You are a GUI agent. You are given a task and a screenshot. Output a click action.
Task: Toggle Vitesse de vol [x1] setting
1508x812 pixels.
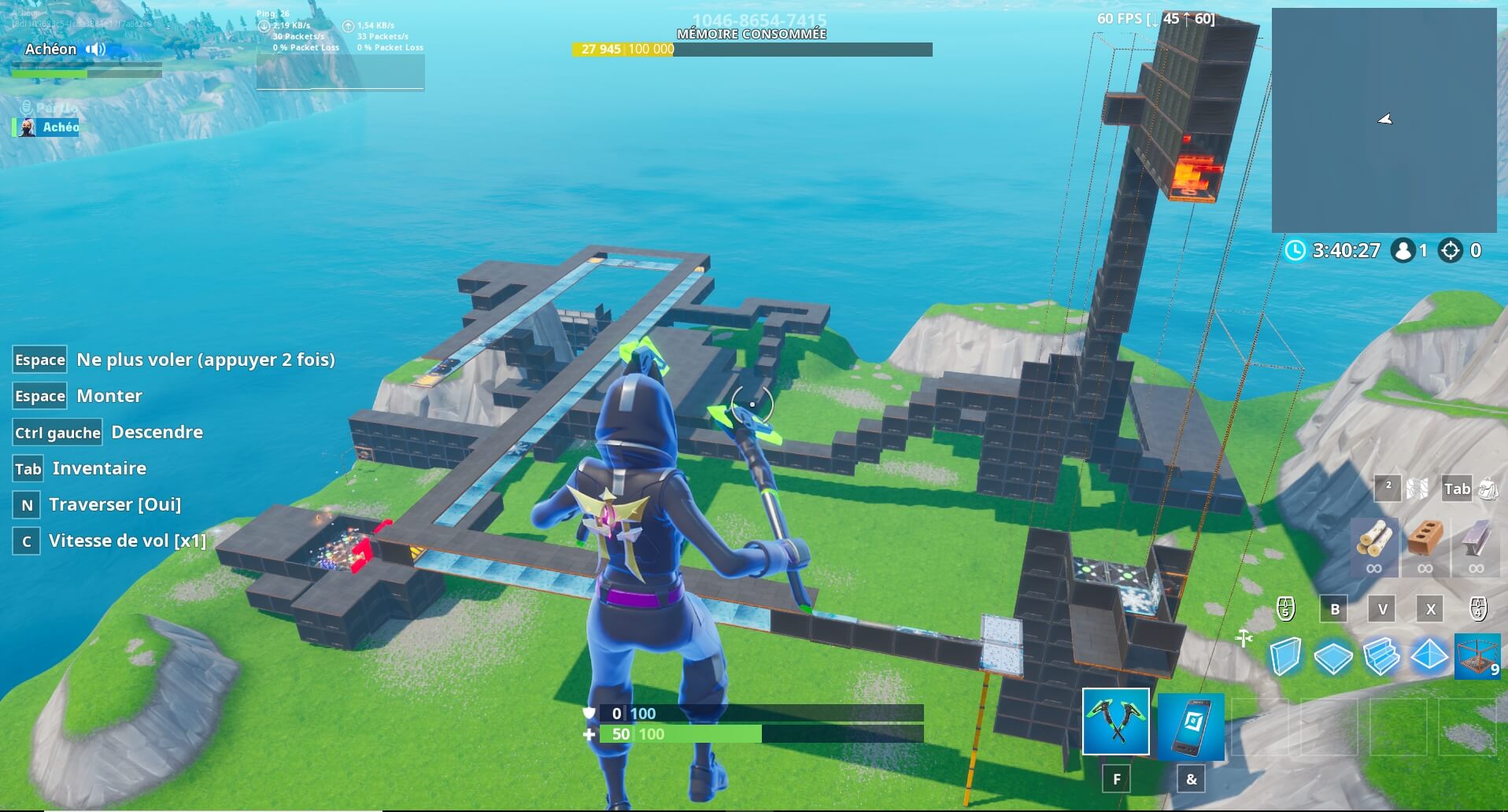[126, 541]
